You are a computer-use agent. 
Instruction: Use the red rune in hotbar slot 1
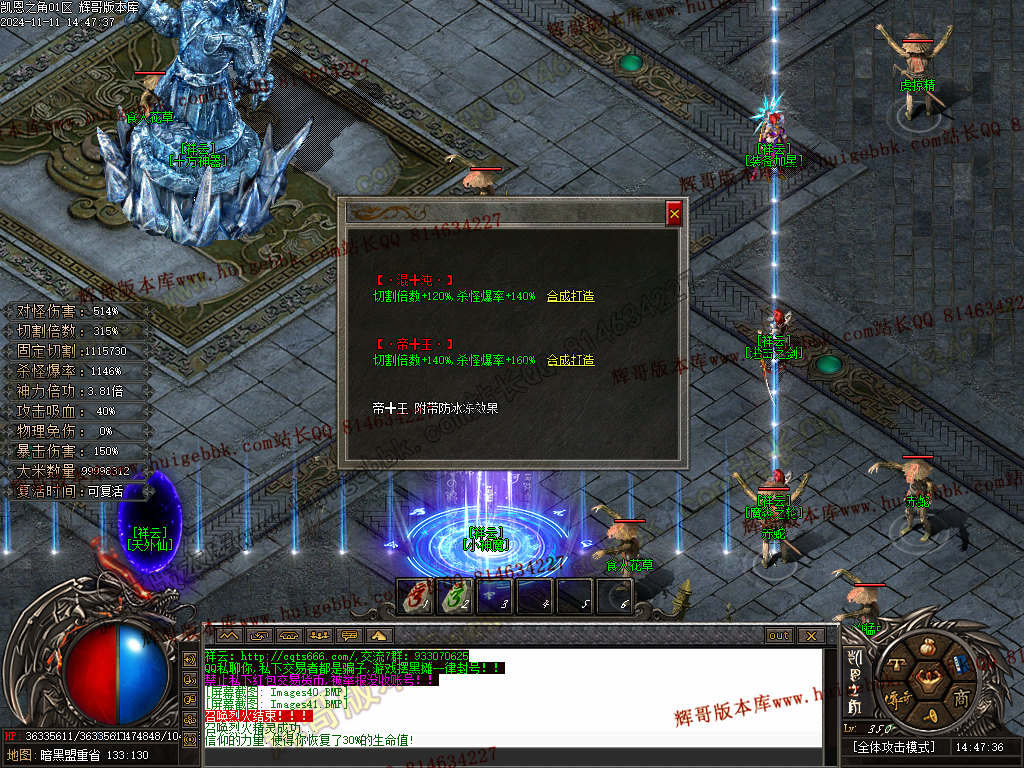pos(415,597)
